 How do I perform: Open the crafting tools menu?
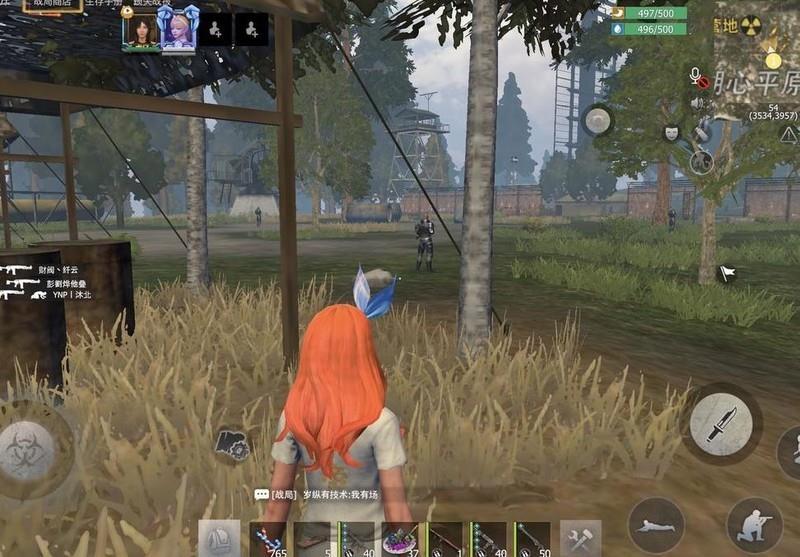coord(580,539)
